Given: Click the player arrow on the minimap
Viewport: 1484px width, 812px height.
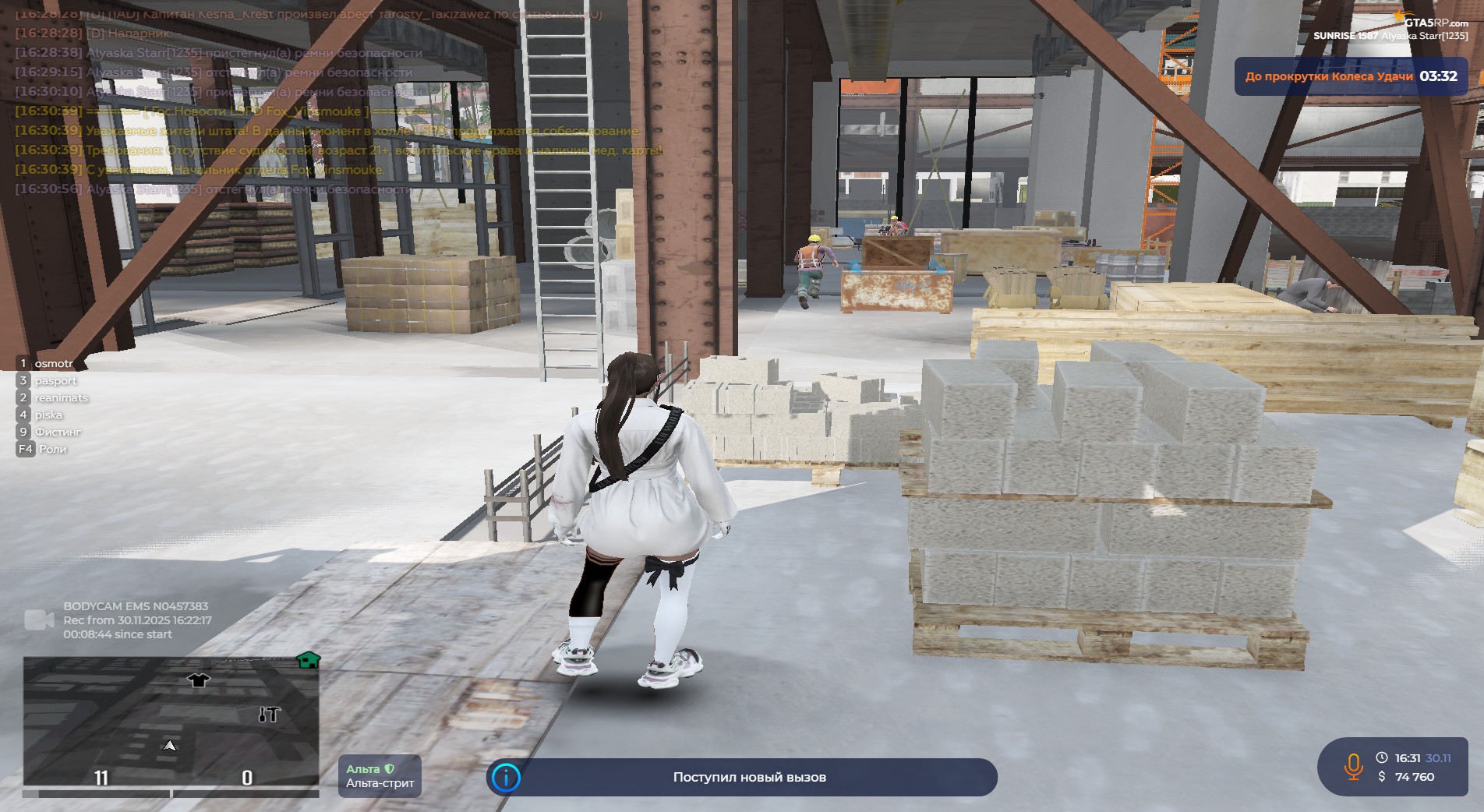Looking at the screenshot, I should tap(169, 746).
